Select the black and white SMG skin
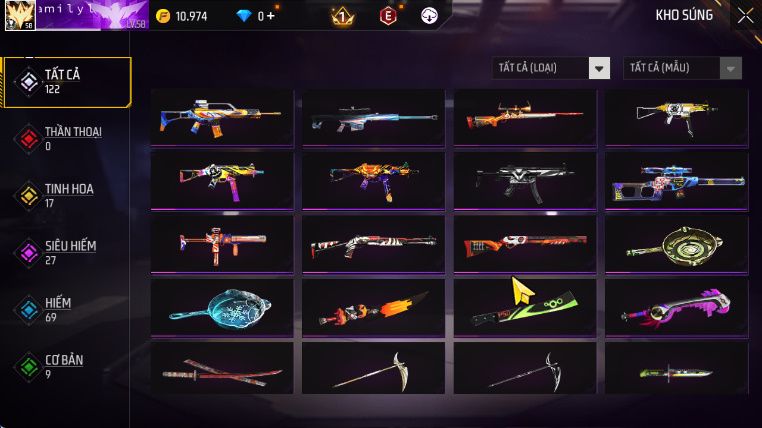Image resolution: width=762 pixels, height=428 pixels. pyautogui.click(x=525, y=180)
